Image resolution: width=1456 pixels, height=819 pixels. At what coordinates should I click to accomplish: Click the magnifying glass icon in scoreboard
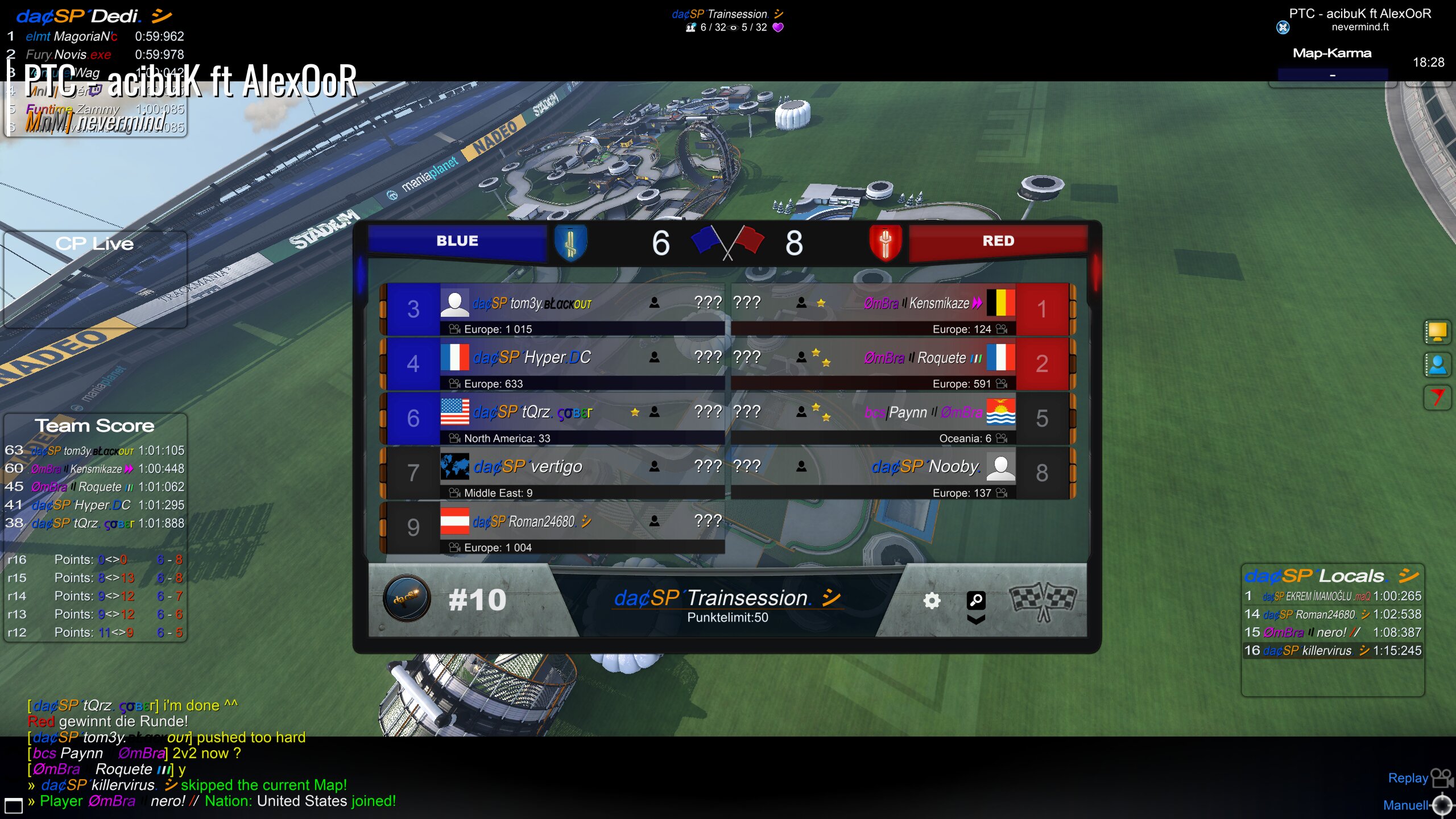click(x=976, y=599)
